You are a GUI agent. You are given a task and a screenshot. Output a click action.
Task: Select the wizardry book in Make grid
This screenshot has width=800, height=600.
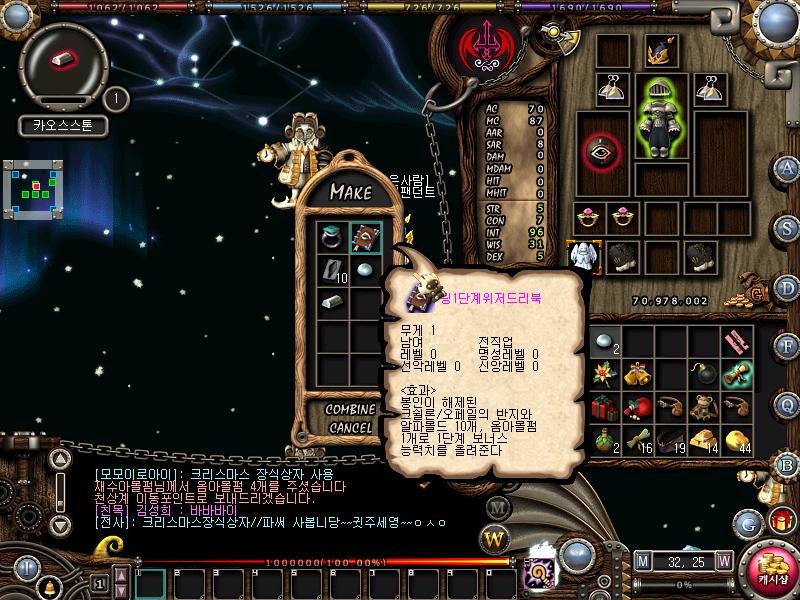click(x=366, y=238)
